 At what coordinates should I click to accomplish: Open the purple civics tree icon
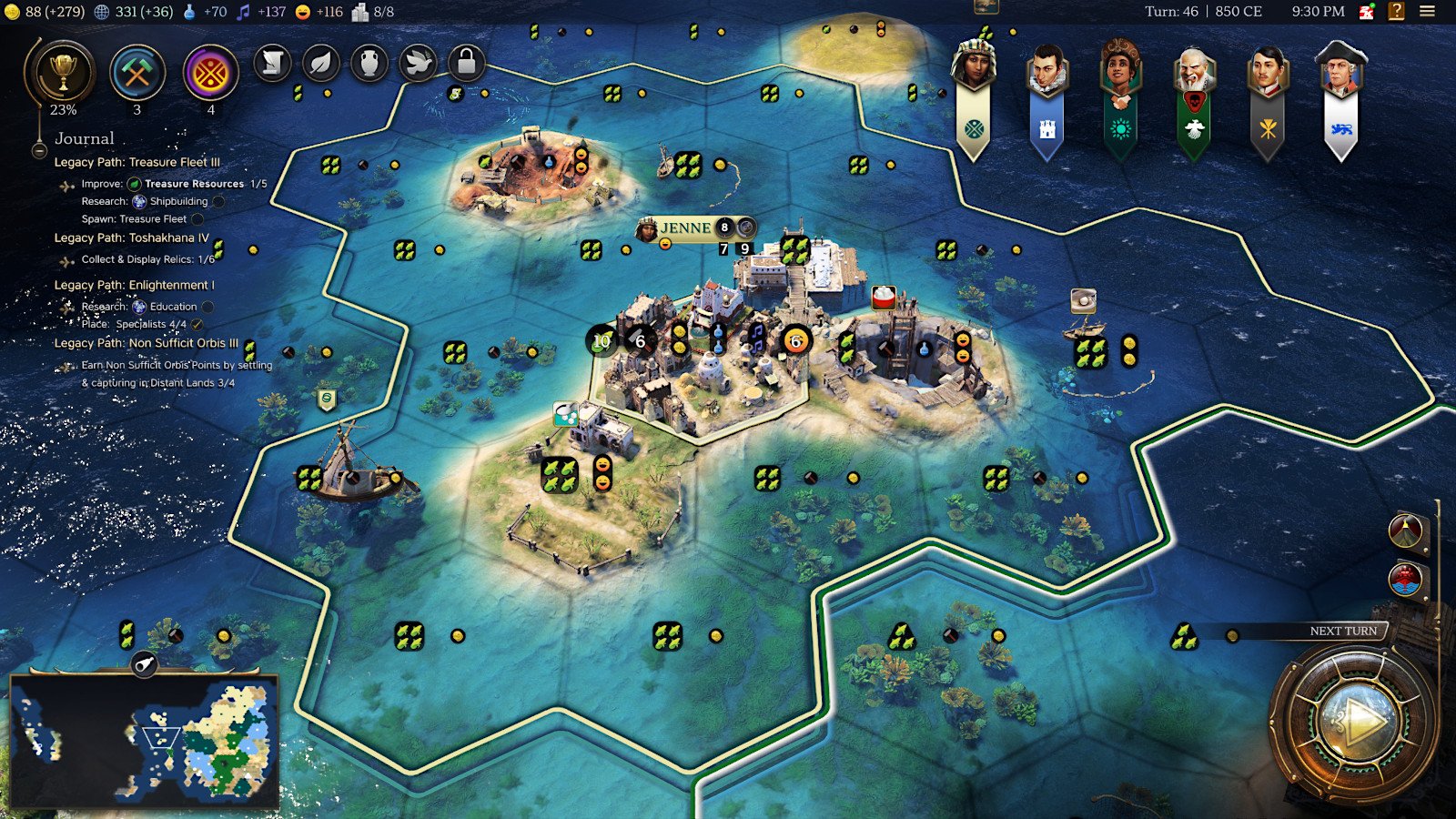coord(210,73)
